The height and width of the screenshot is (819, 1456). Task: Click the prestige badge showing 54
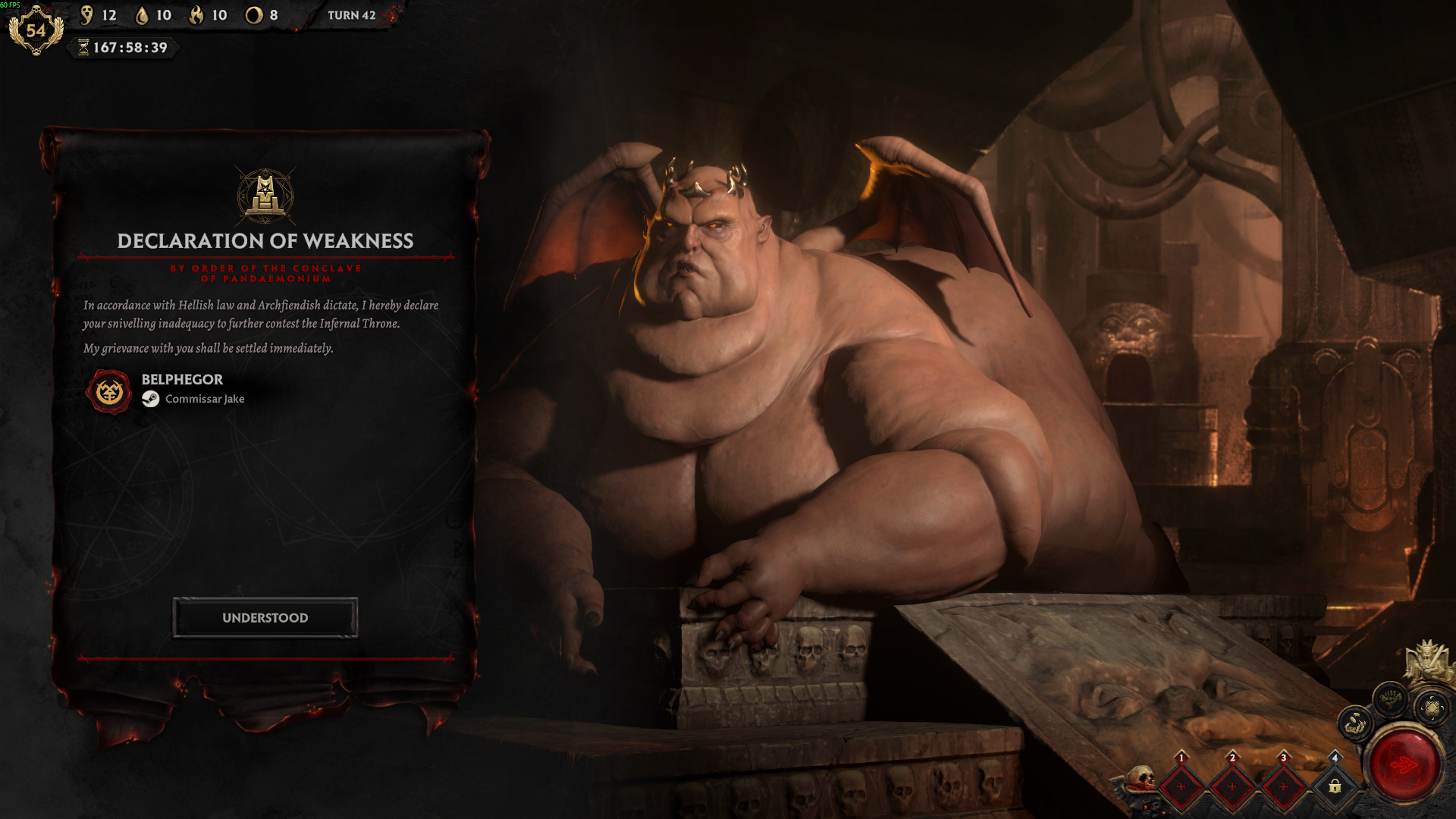click(x=36, y=30)
